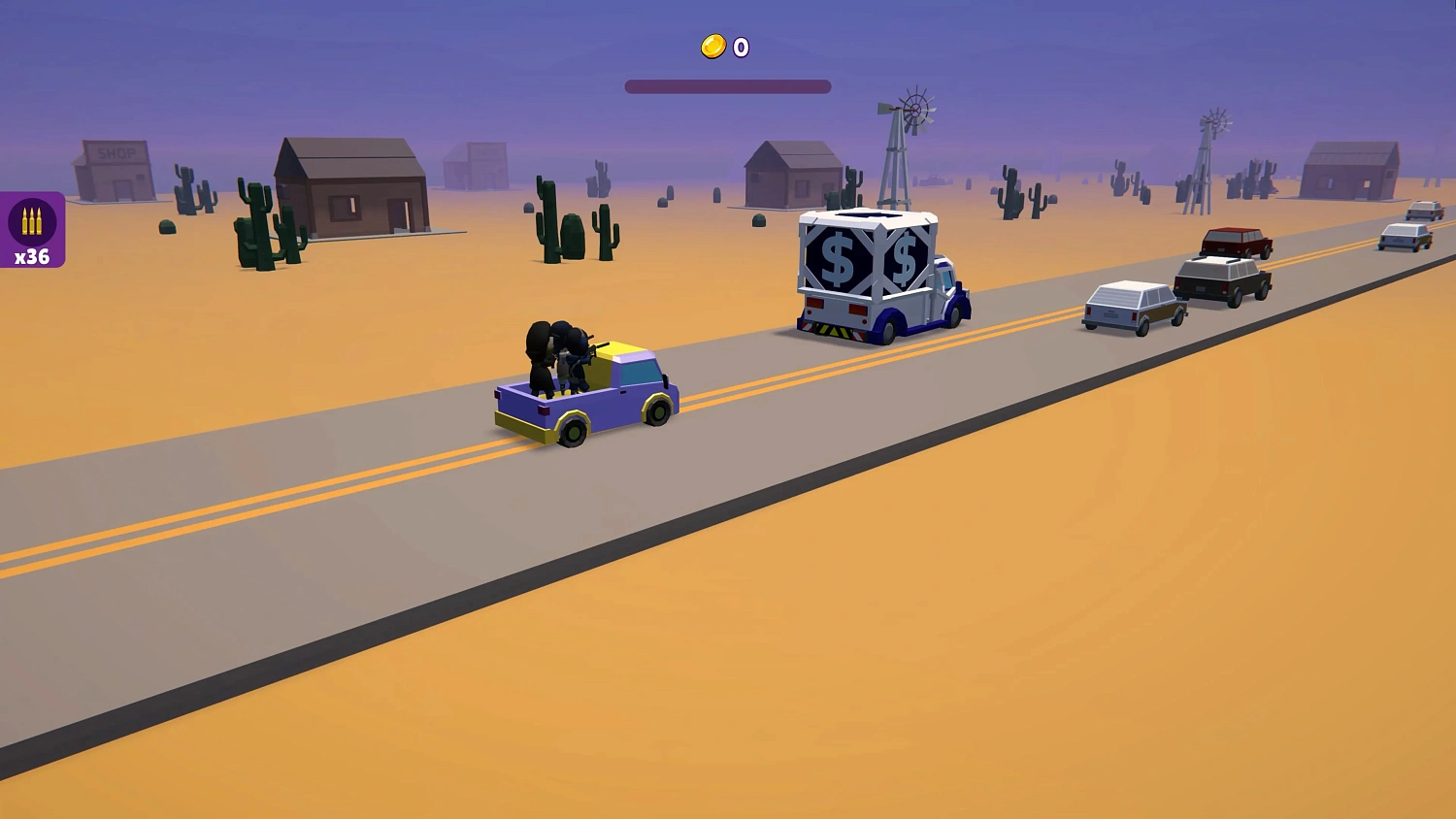The width and height of the screenshot is (1456, 819).
Task: Tap the second dollar symbol on the armored van
Action: coord(904,257)
